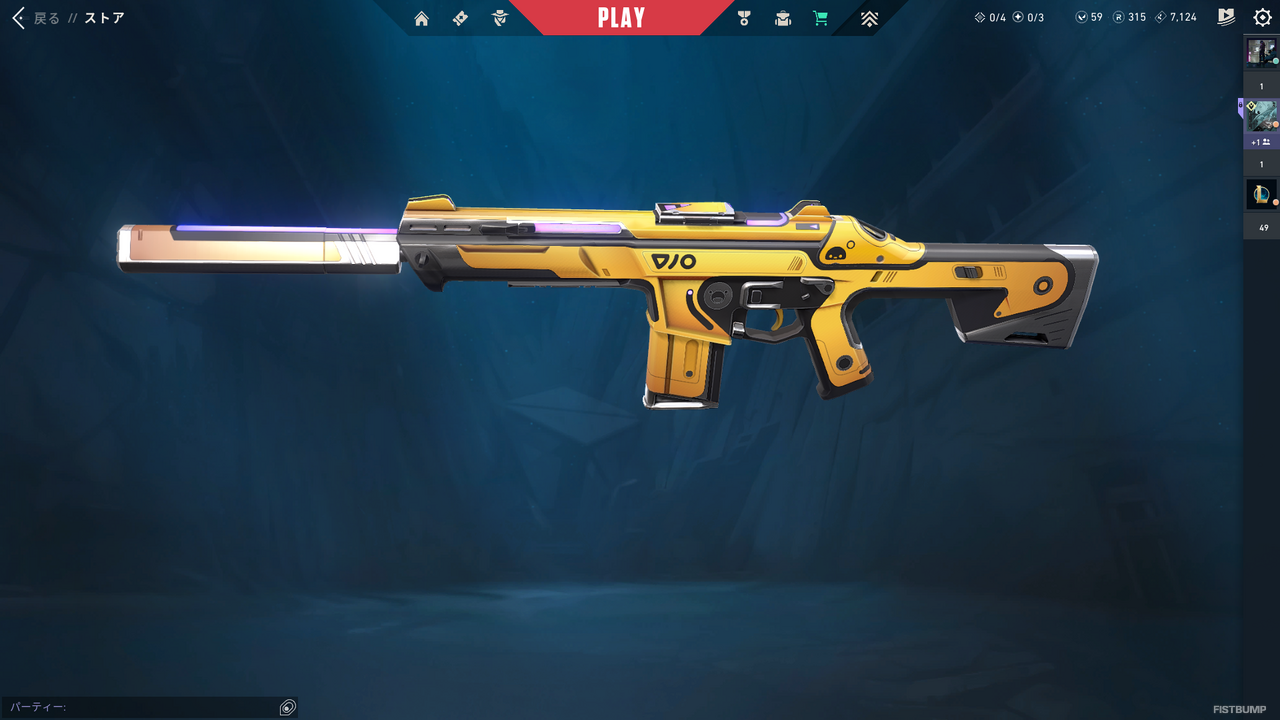Image resolution: width=1280 pixels, height=720 pixels.
Task: Open the collection backpack icon
Action: click(782, 18)
